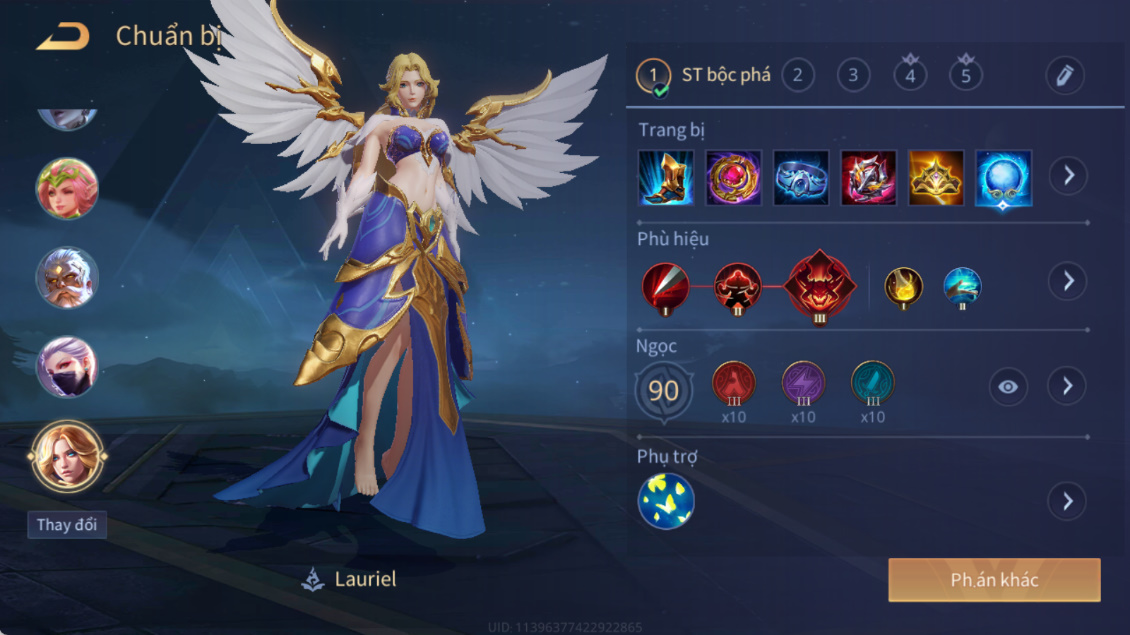This screenshot has height=635, width=1130.
Task: Expand the Ngọc arcana row arrow
Action: click(1068, 386)
